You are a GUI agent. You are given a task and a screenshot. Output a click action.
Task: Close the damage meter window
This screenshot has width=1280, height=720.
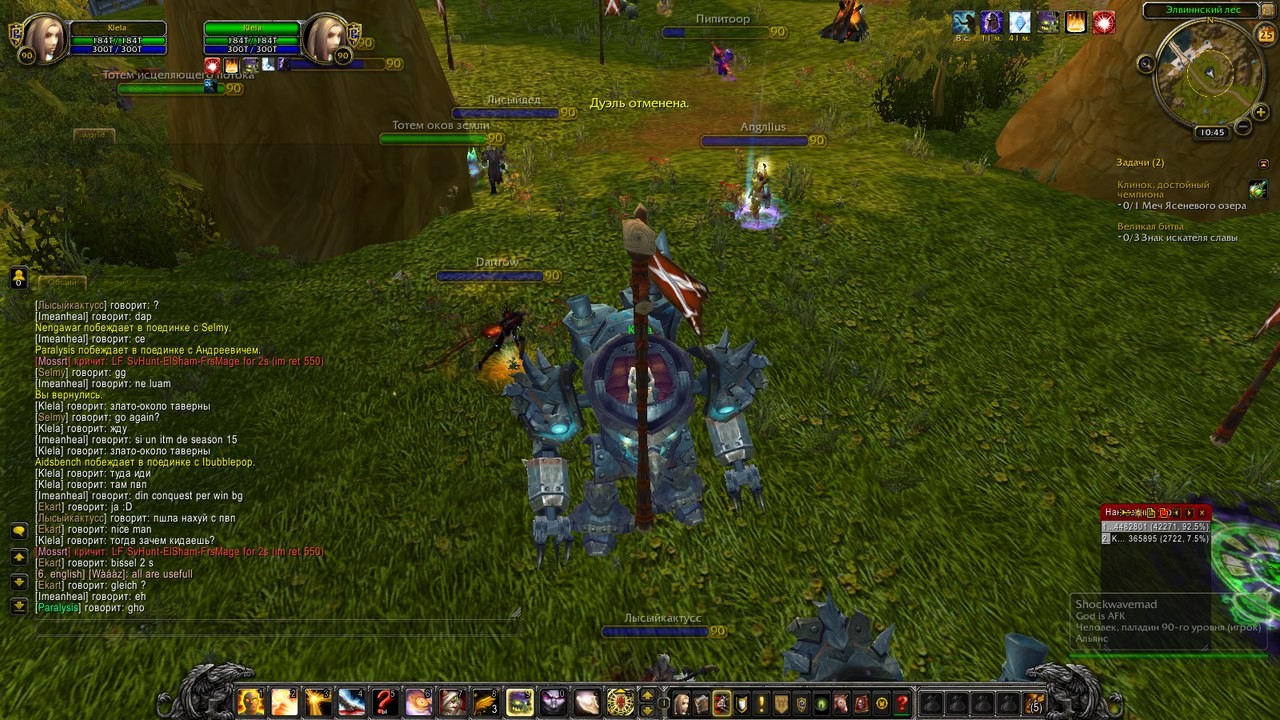[x=1202, y=513]
